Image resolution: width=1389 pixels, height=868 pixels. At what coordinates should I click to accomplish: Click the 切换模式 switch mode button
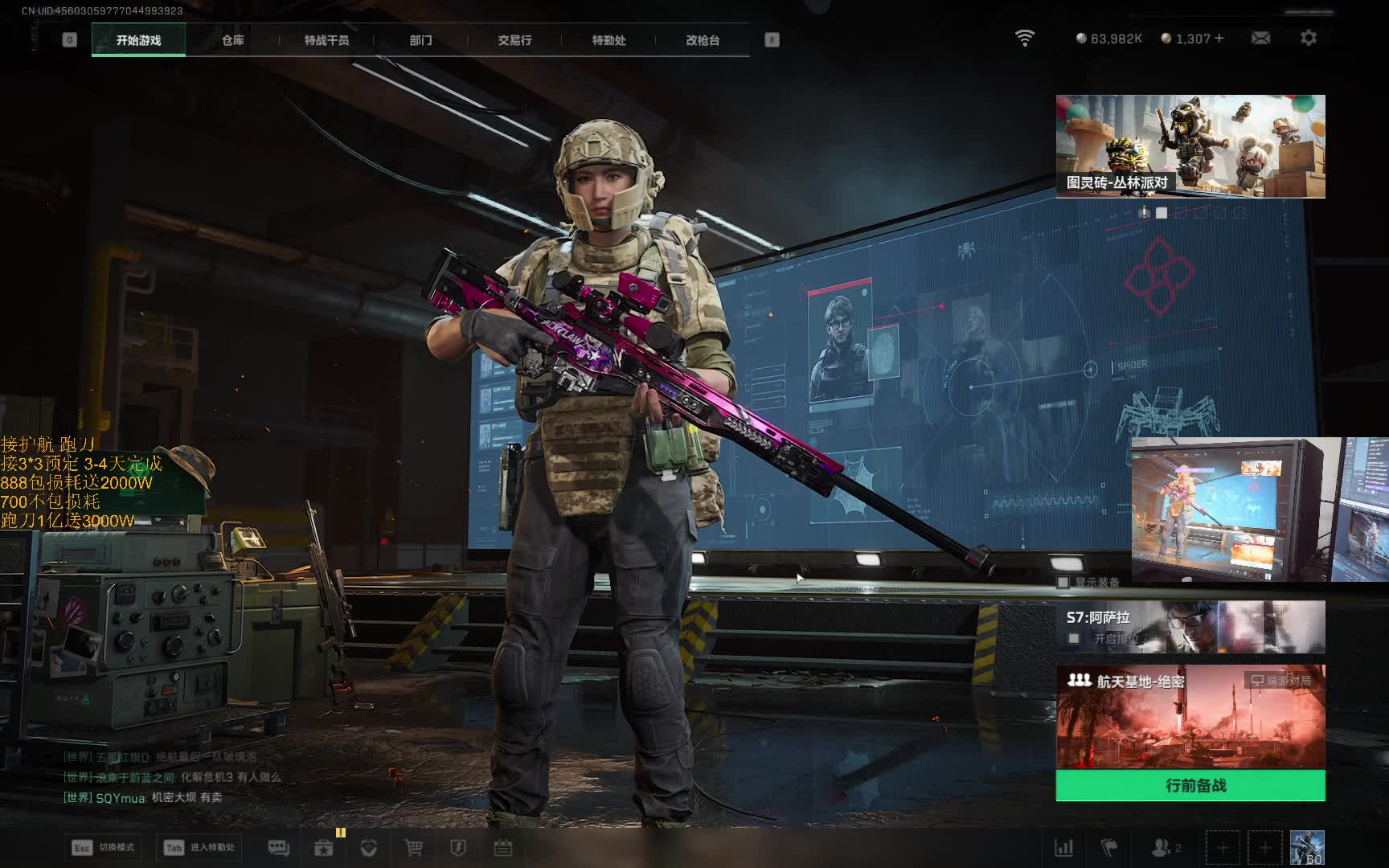point(104,847)
